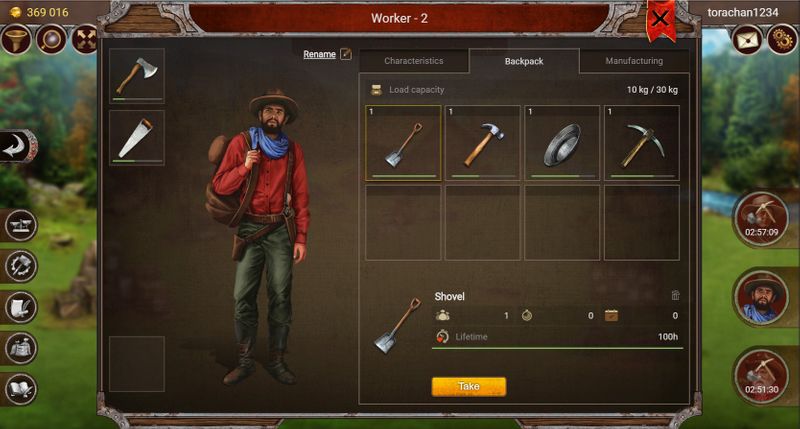Close the Worker - 2 window
Image resolution: width=800 pixels, height=429 pixels.
(x=660, y=18)
